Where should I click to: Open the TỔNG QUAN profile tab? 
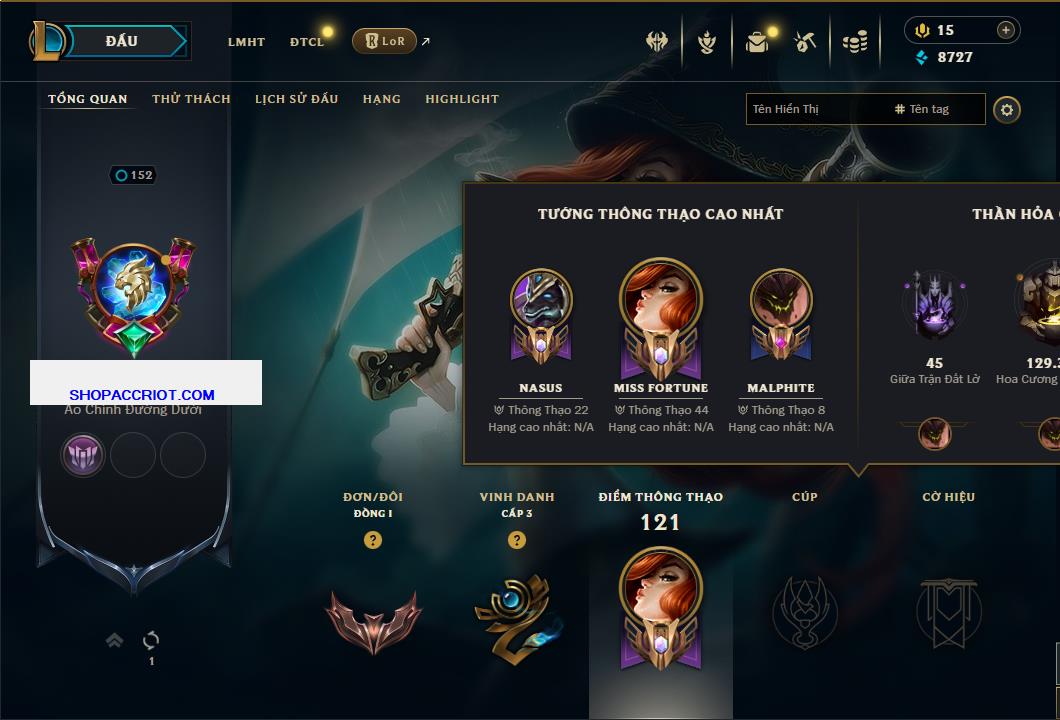(88, 99)
